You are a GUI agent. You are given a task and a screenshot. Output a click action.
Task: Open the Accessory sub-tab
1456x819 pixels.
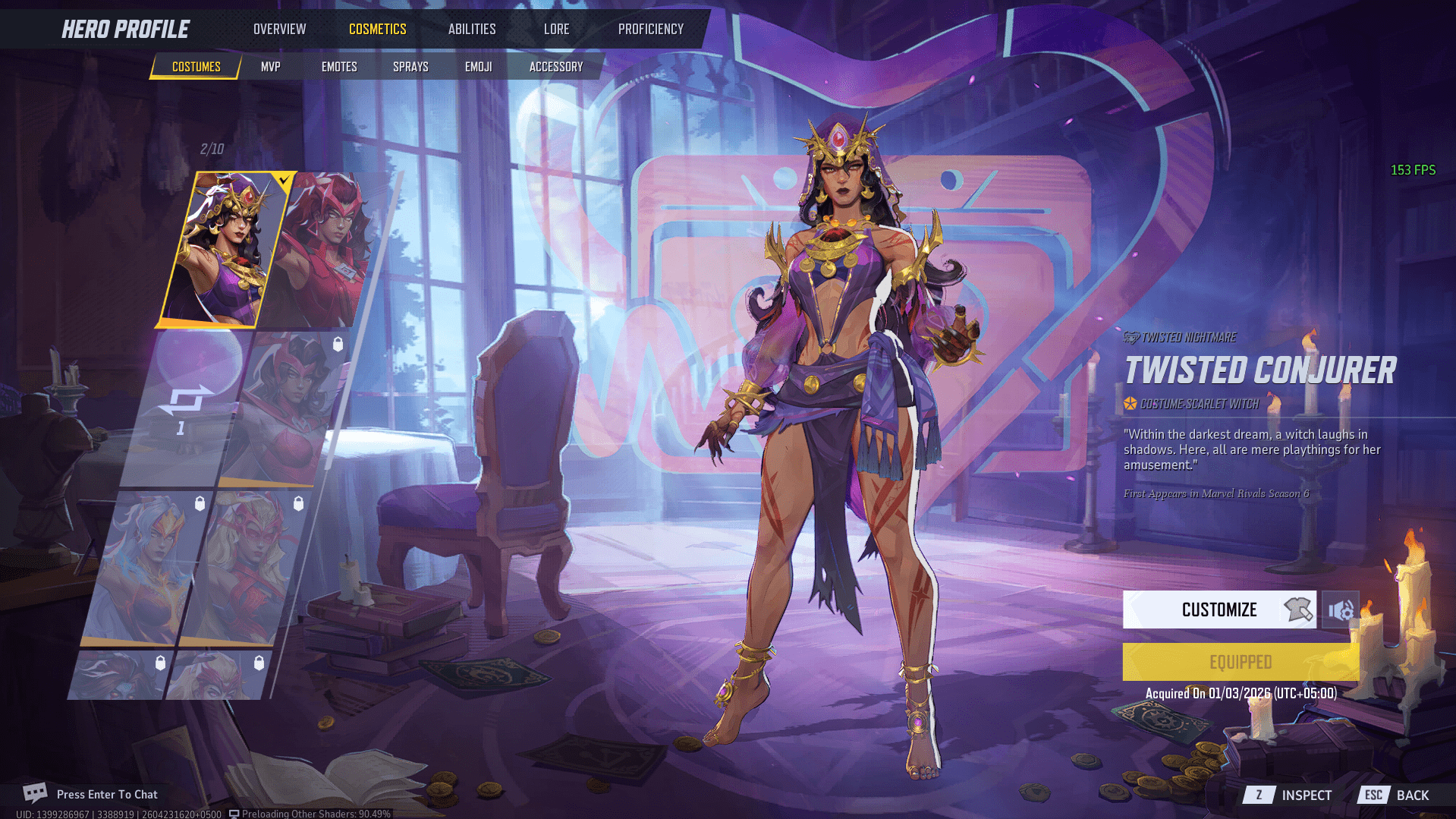555,67
